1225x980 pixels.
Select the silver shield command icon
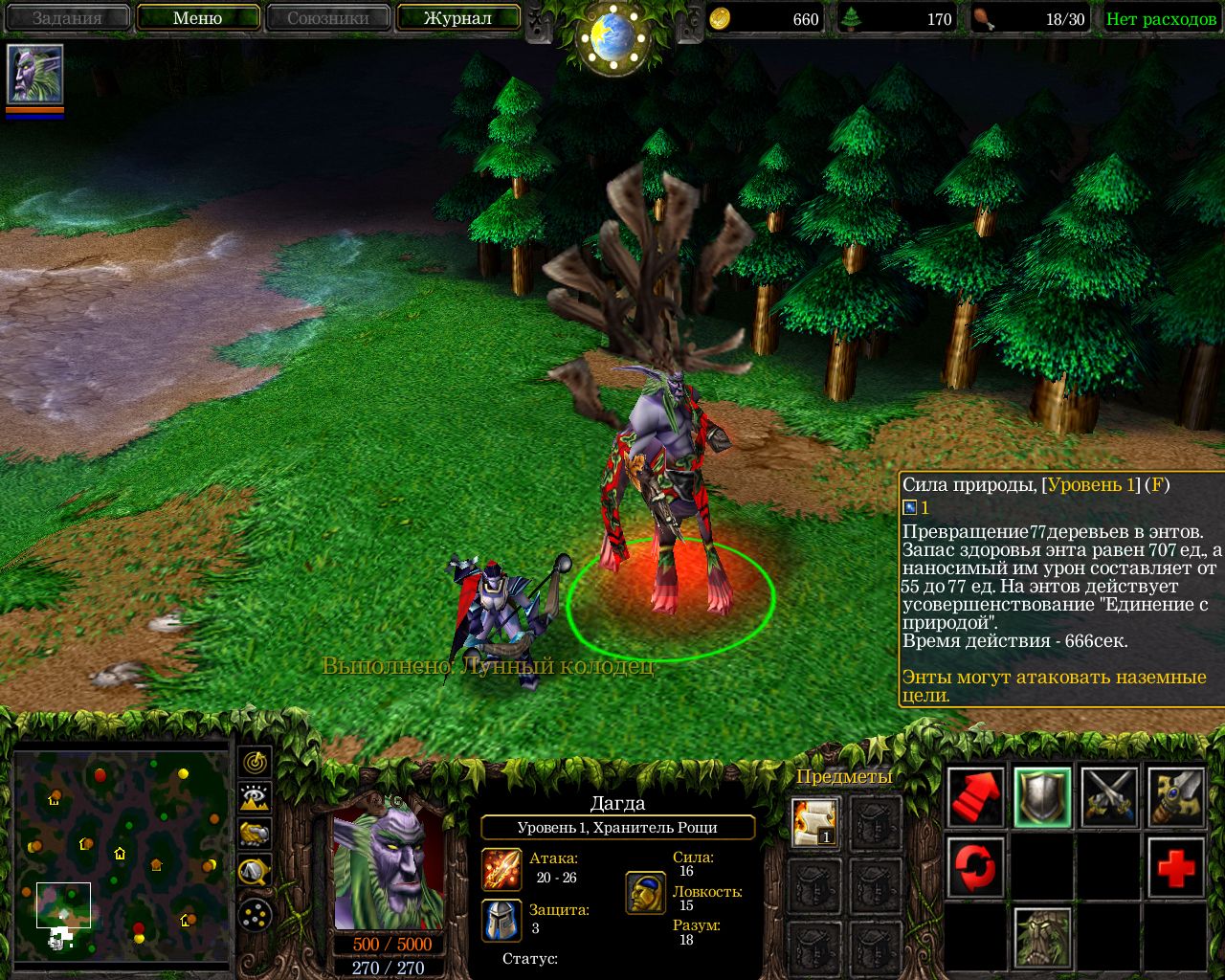[1042, 797]
